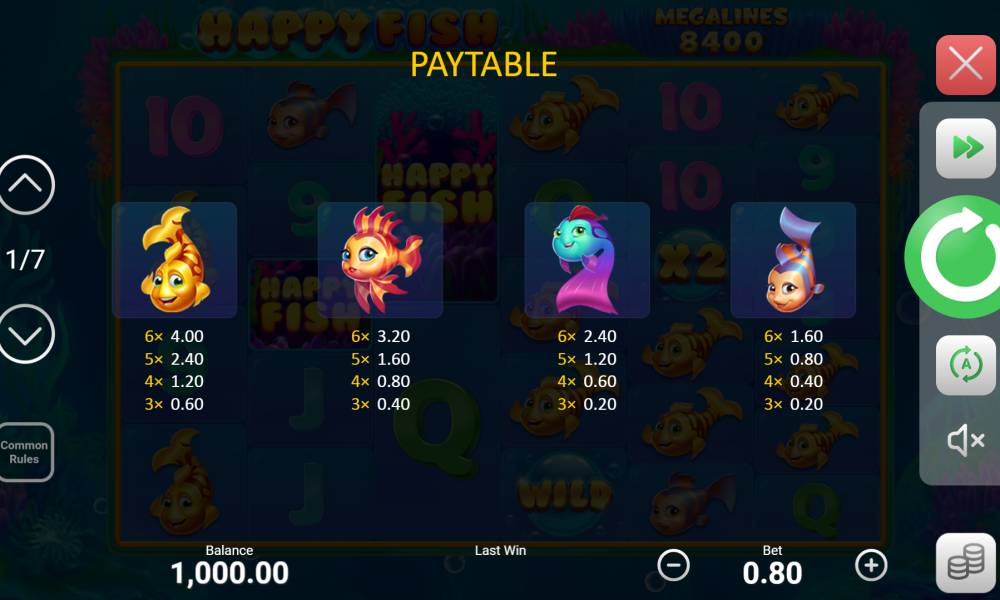
Task: Close the paytable with the red X
Action: click(965, 65)
